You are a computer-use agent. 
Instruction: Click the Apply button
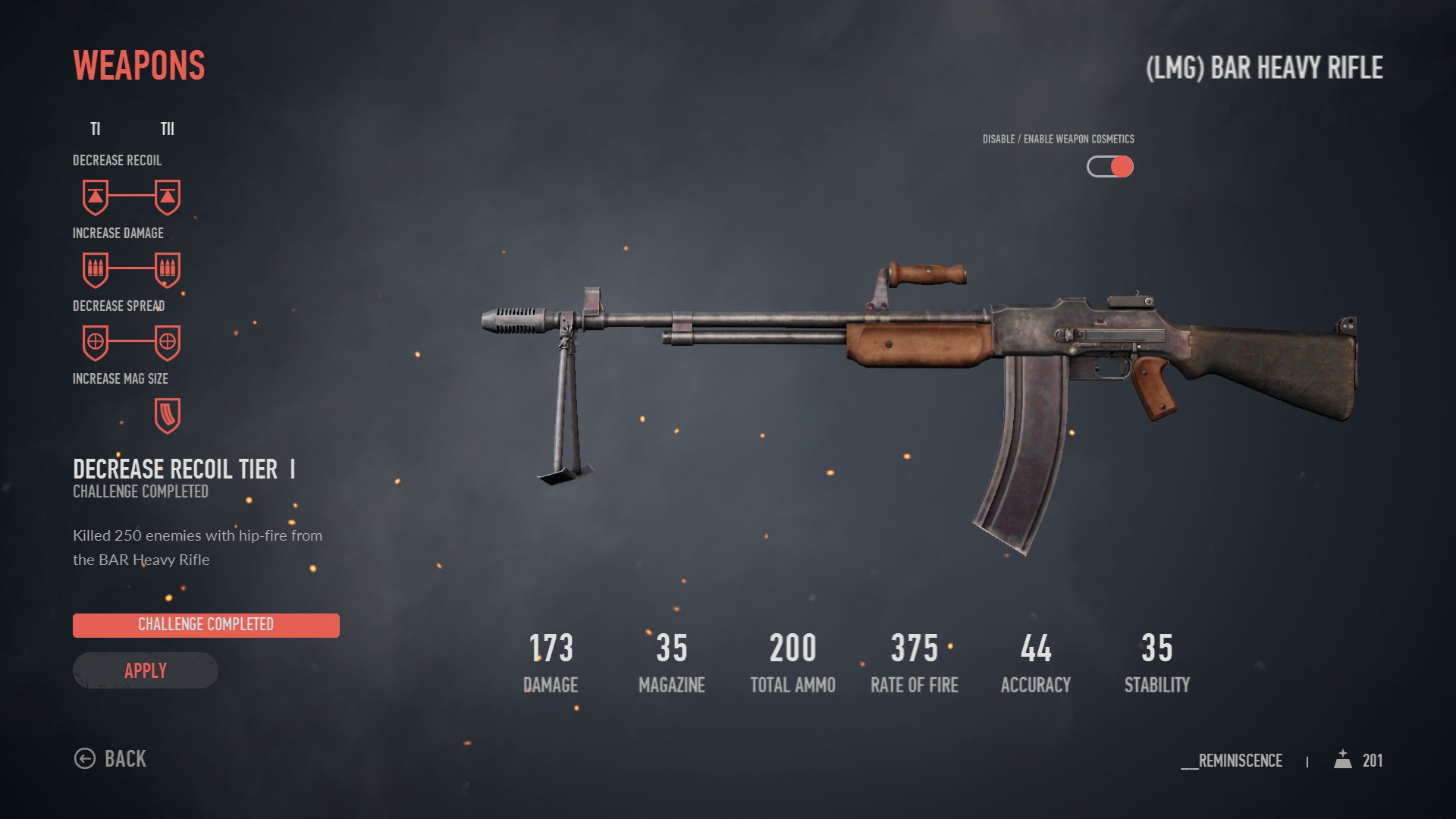point(145,670)
